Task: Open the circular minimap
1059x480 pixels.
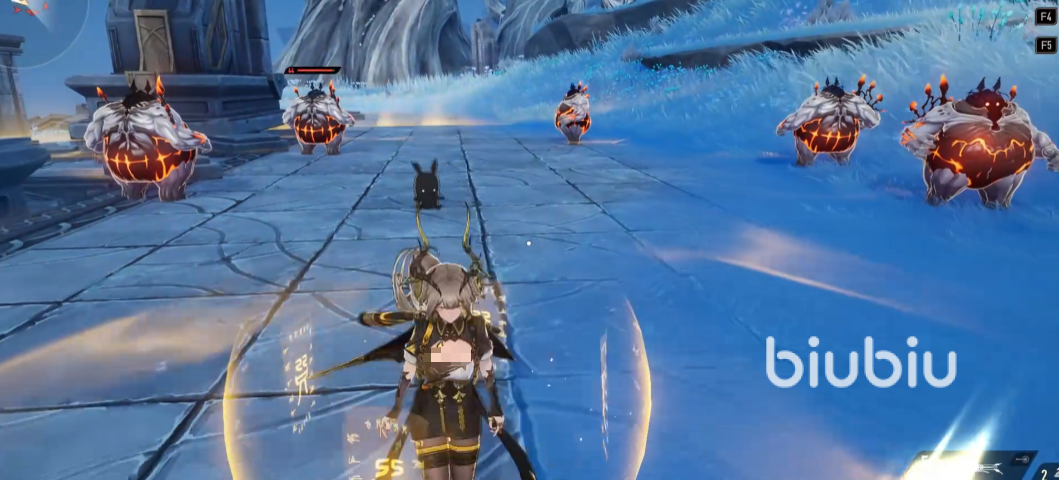Action: 27,22
